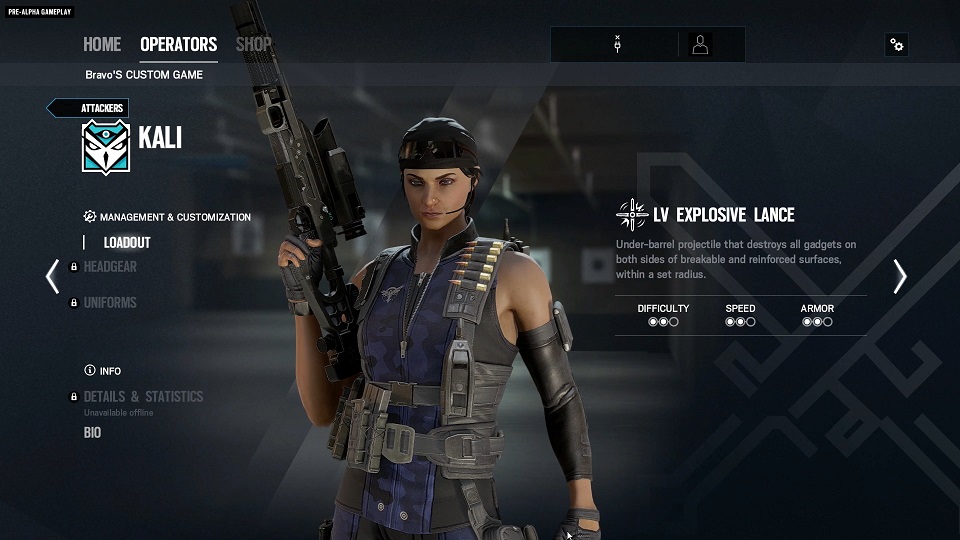Screen dimensions: 960x540
Task: Switch to the Home tab
Action: tap(102, 44)
